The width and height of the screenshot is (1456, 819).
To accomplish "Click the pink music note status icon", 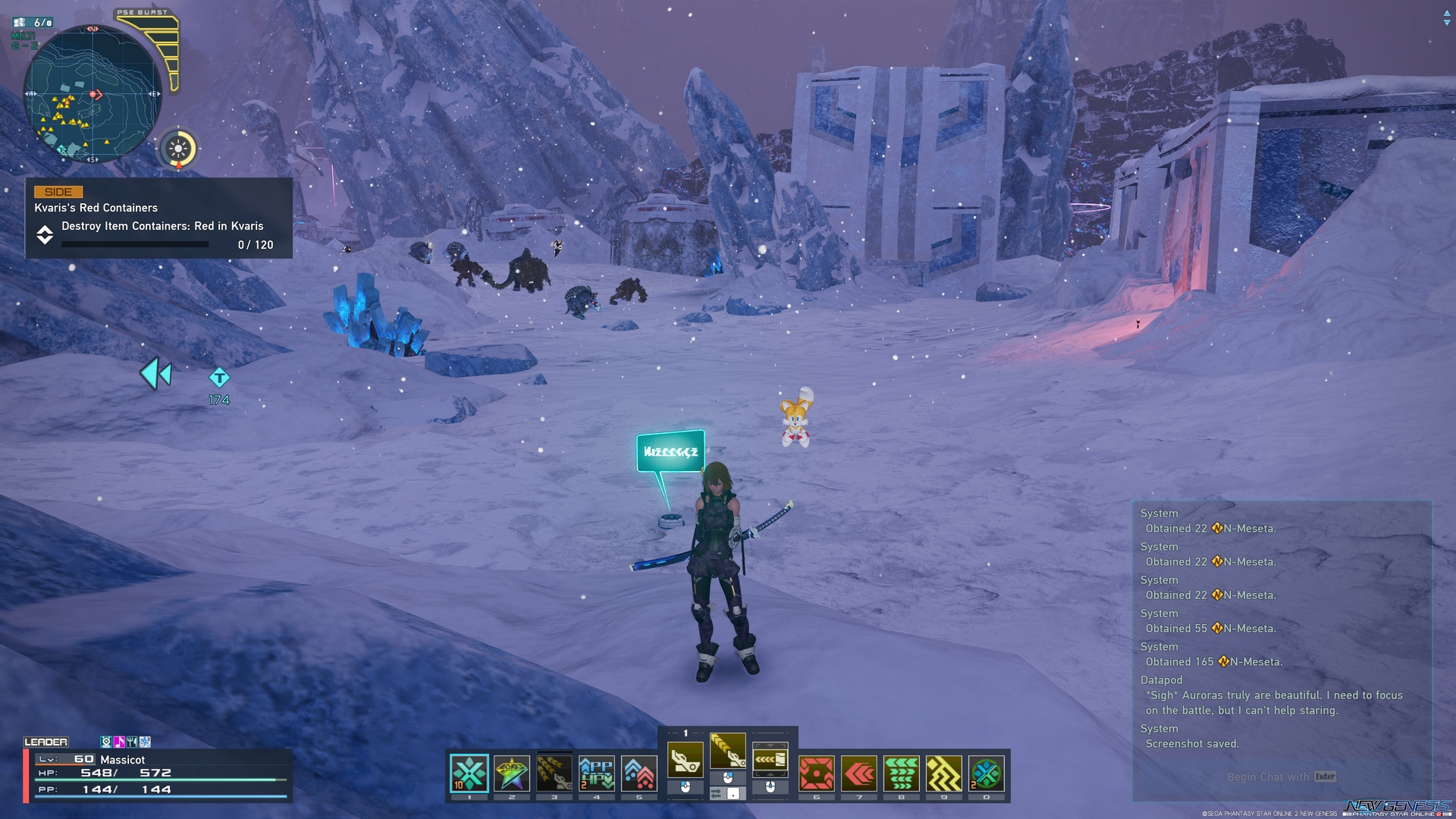I will (x=118, y=741).
